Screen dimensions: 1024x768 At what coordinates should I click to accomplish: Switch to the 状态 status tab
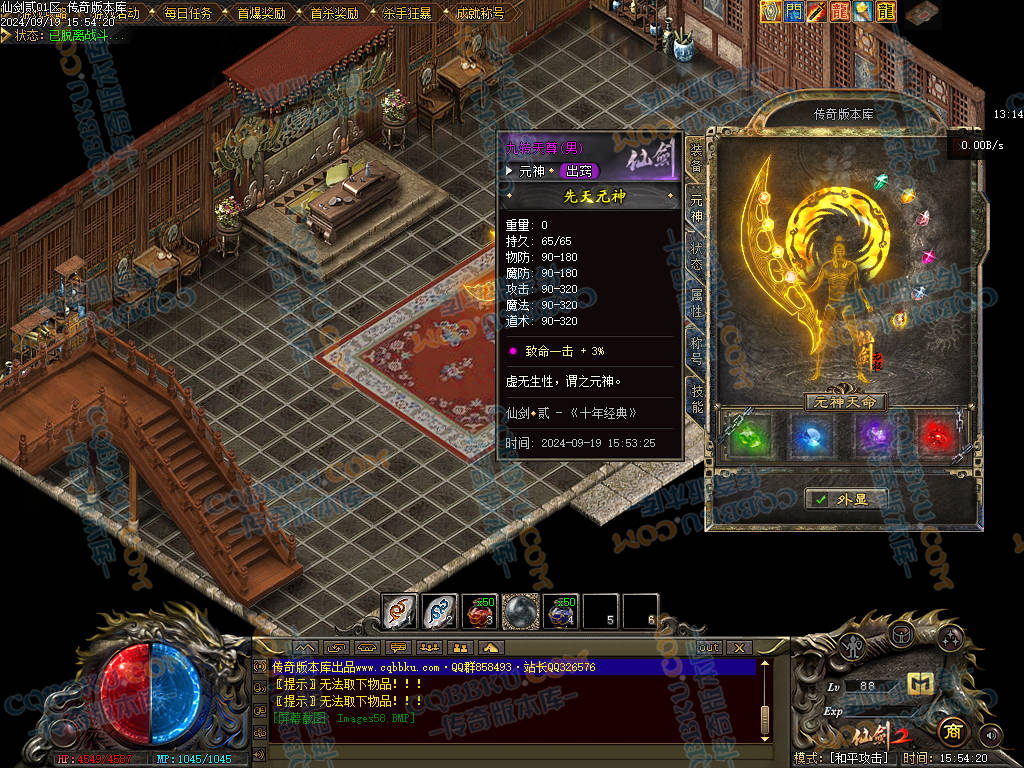pyautogui.click(x=696, y=255)
